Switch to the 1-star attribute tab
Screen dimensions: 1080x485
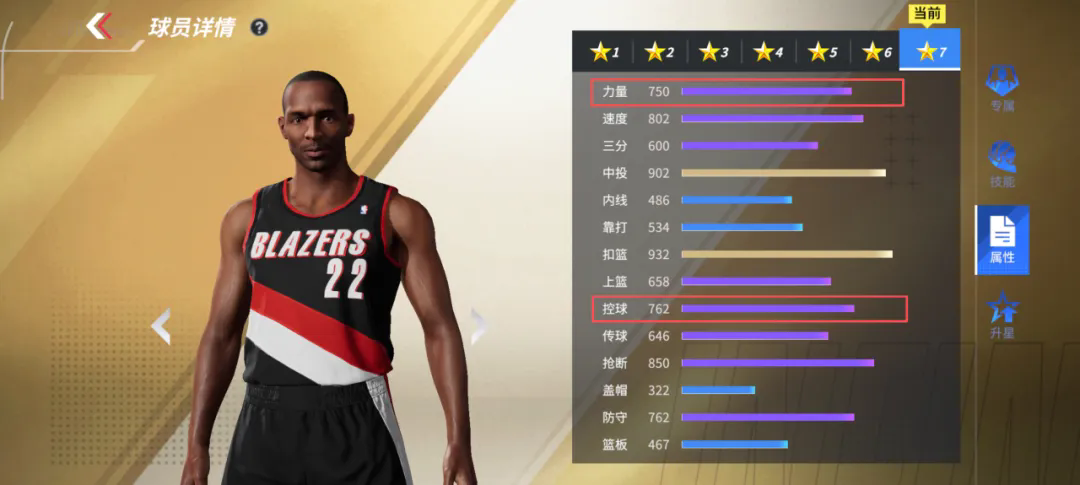605,51
